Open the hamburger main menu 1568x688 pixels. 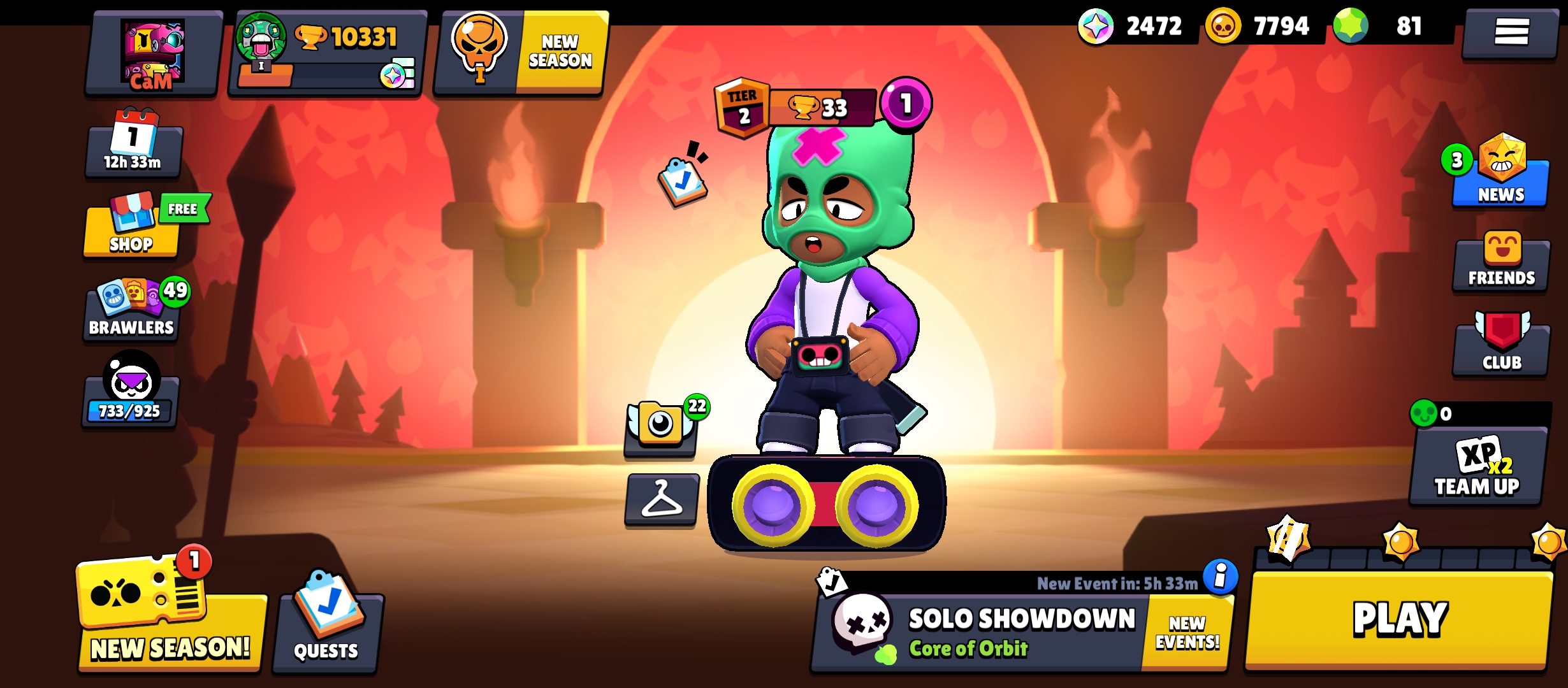(1511, 32)
